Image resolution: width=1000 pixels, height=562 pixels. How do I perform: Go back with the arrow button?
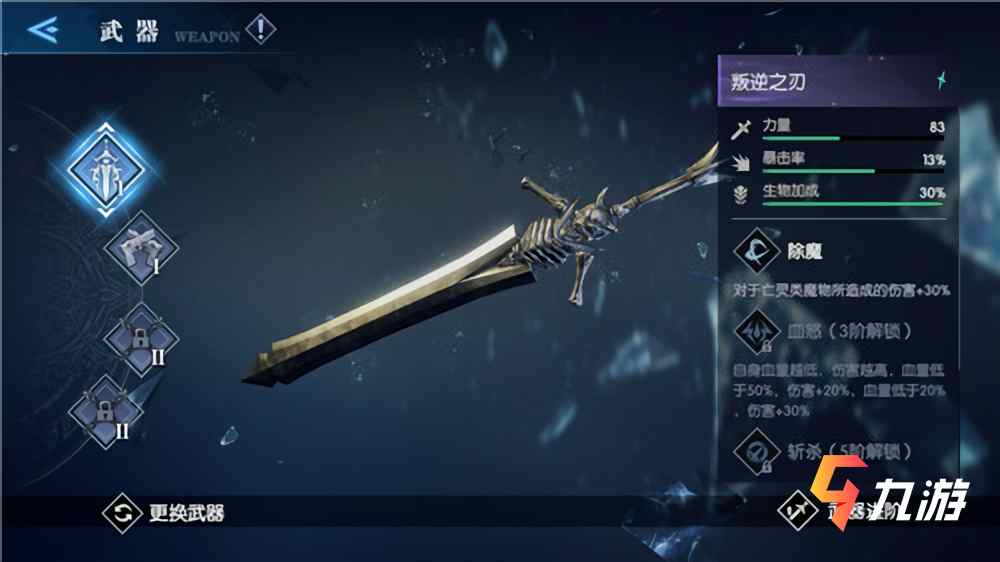[41, 29]
